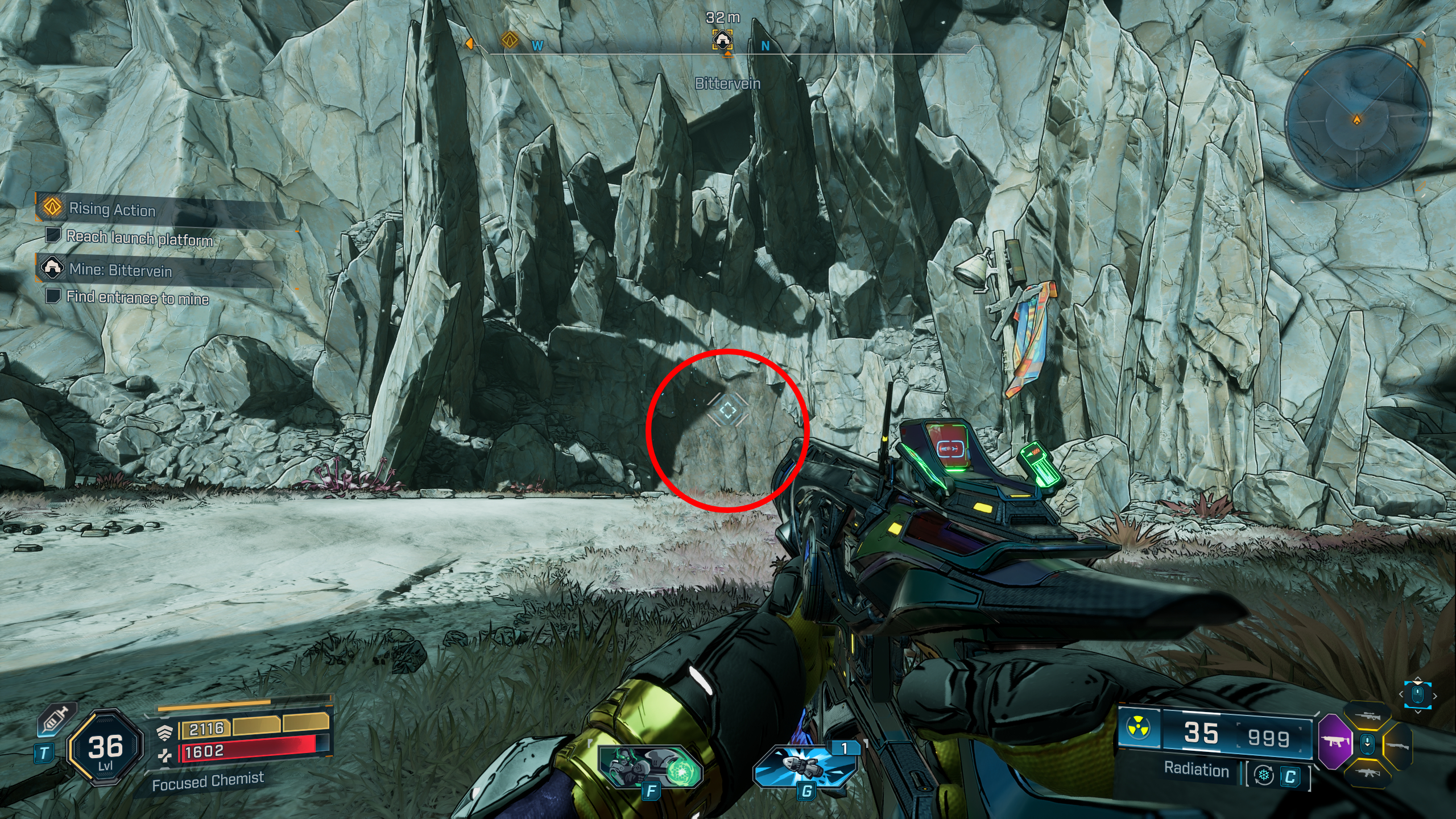Screen dimensions: 1456x819
Task: Select the sniper rifle weapon slot
Action: tap(1368, 716)
